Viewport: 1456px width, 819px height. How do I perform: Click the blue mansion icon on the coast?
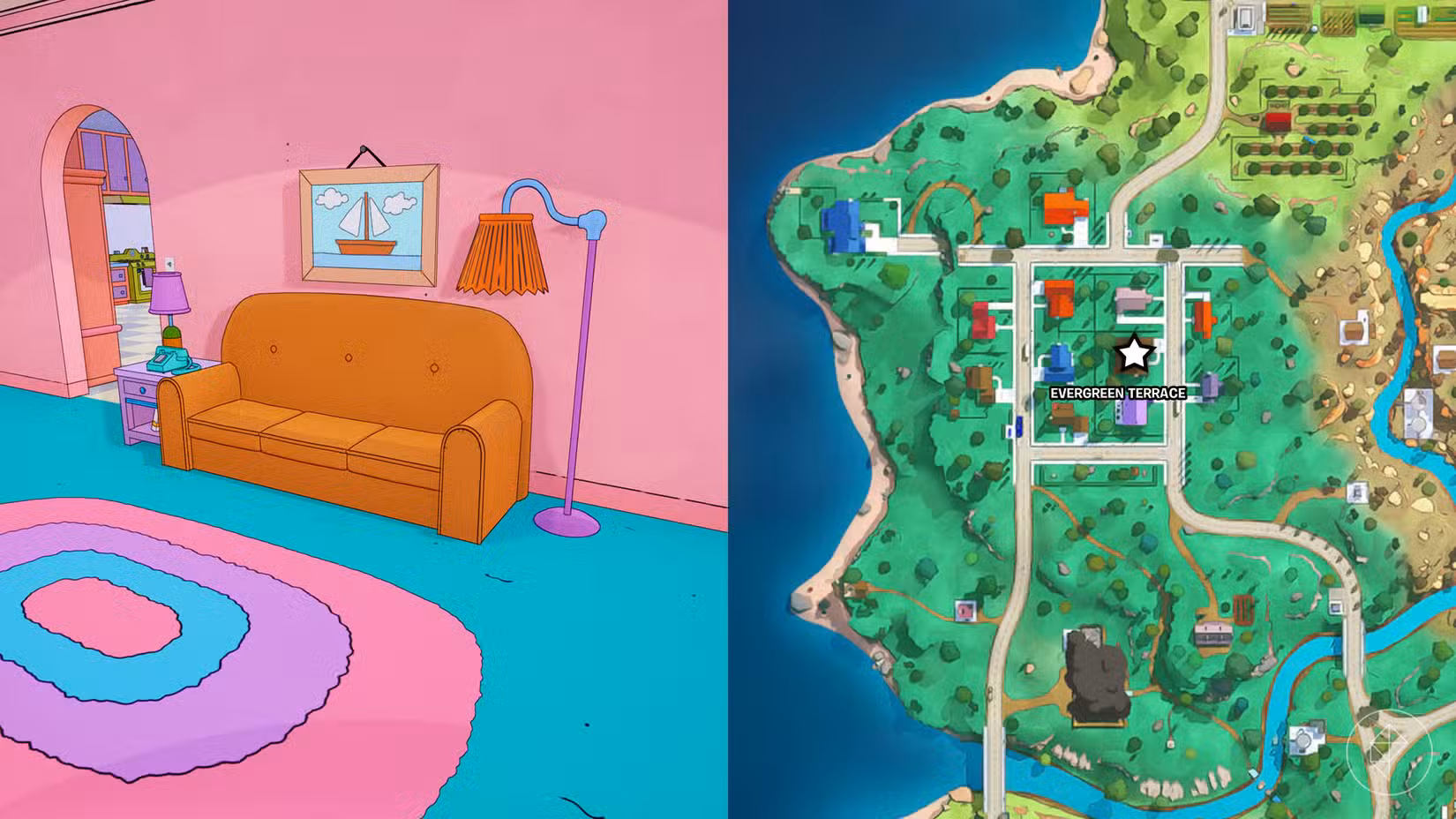[844, 226]
